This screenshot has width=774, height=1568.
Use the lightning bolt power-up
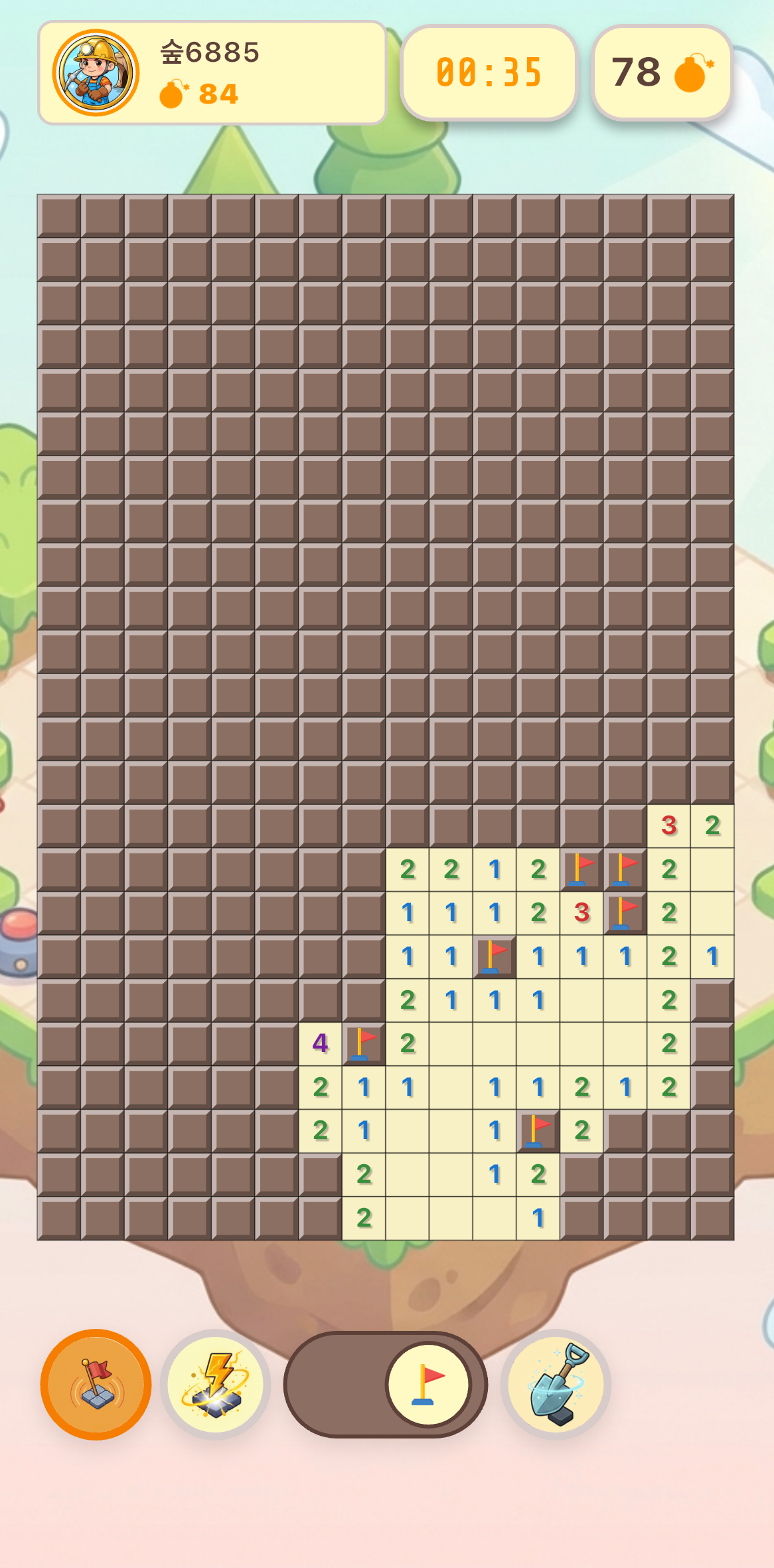point(216,1385)
